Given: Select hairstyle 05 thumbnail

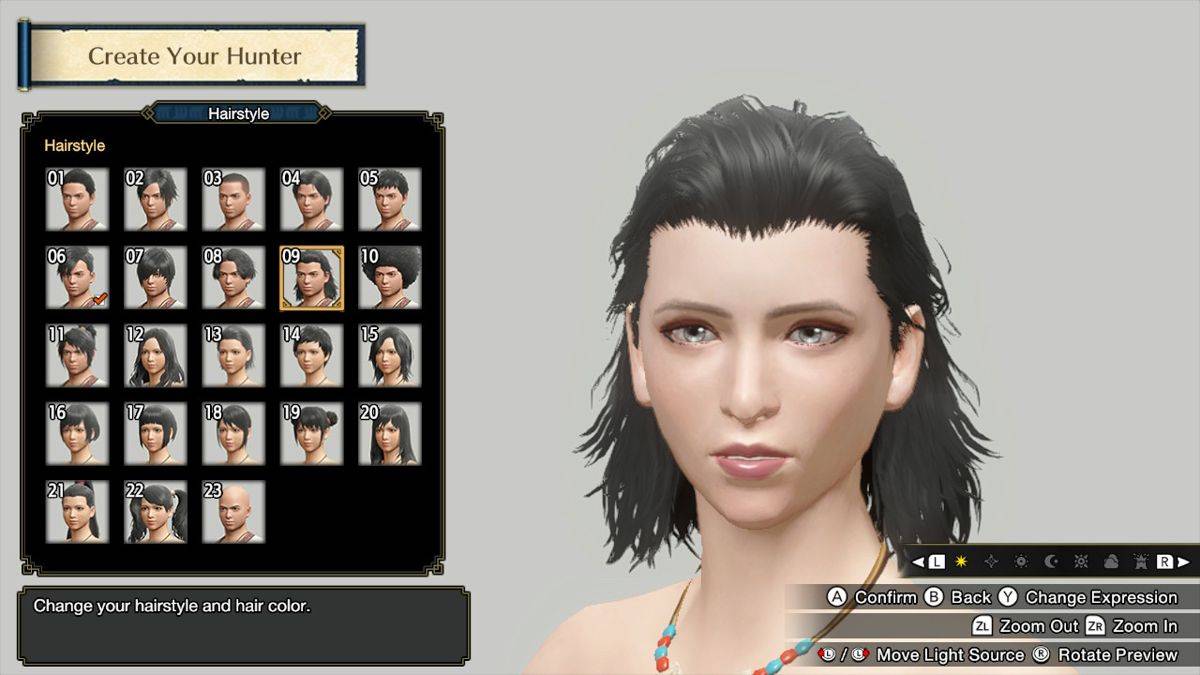Looking at the screenshot, I should click(389, 199).
